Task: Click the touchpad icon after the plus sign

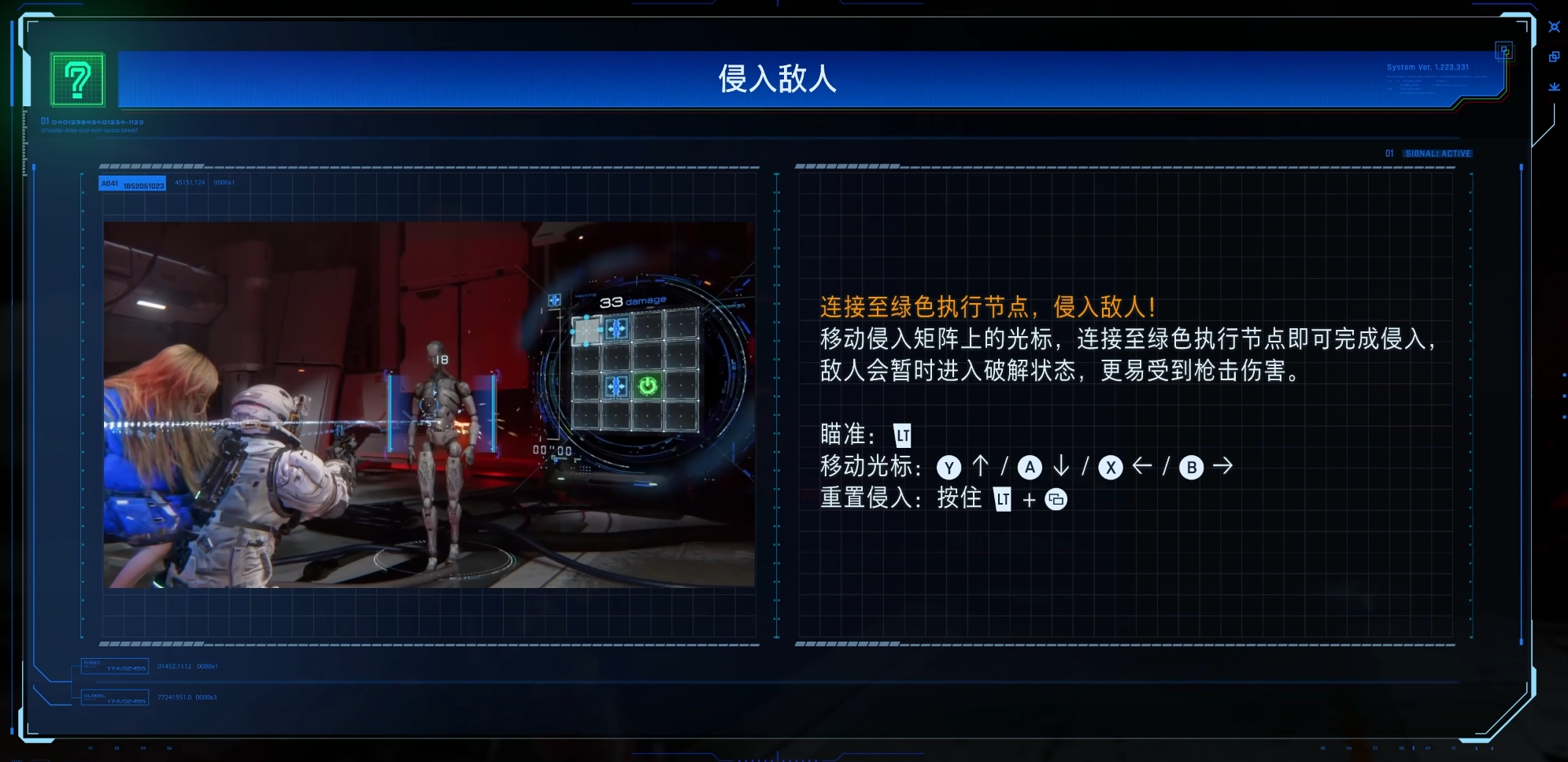Action: pyautogui.click(x=1056, y=499)
